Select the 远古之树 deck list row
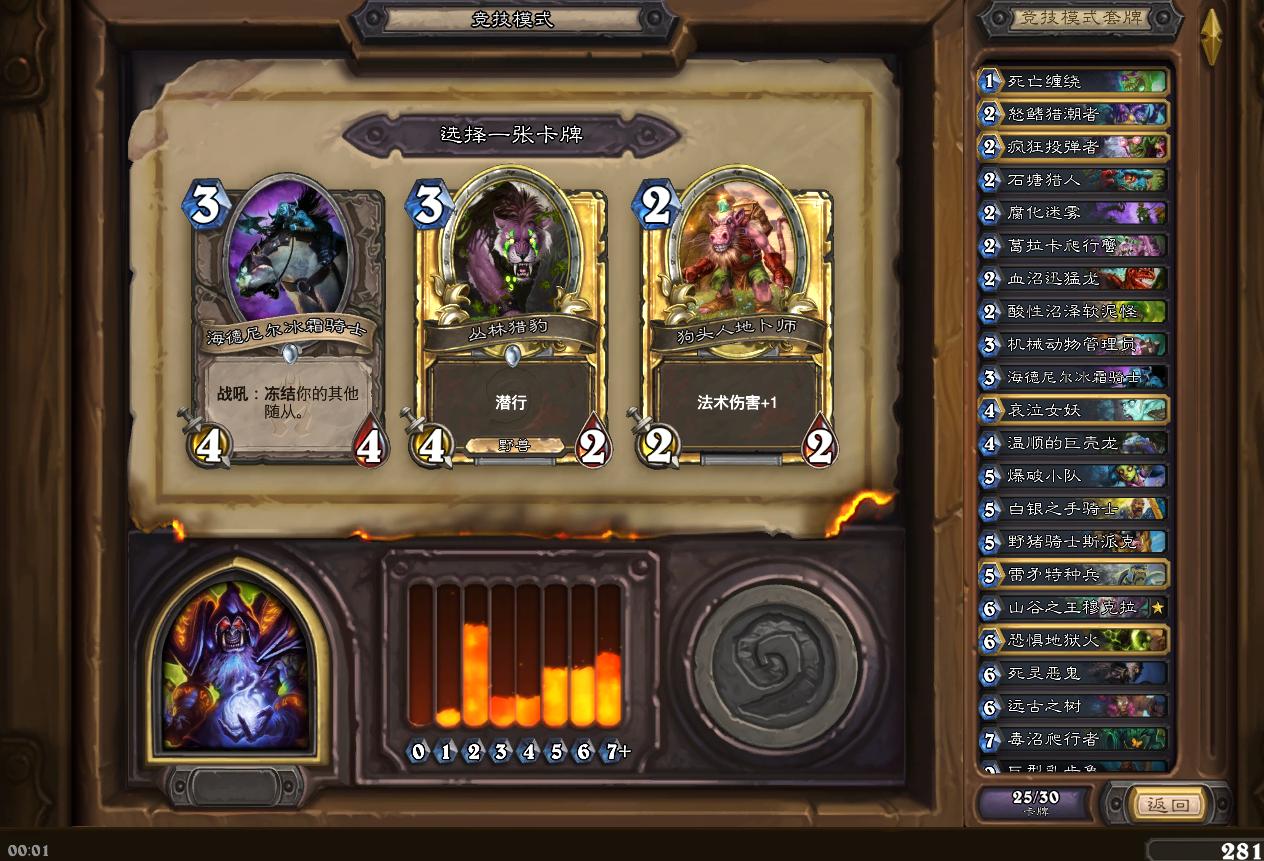Image resolution: width=1264 pixels, height=861 pixels. [x=1072, y=707]
